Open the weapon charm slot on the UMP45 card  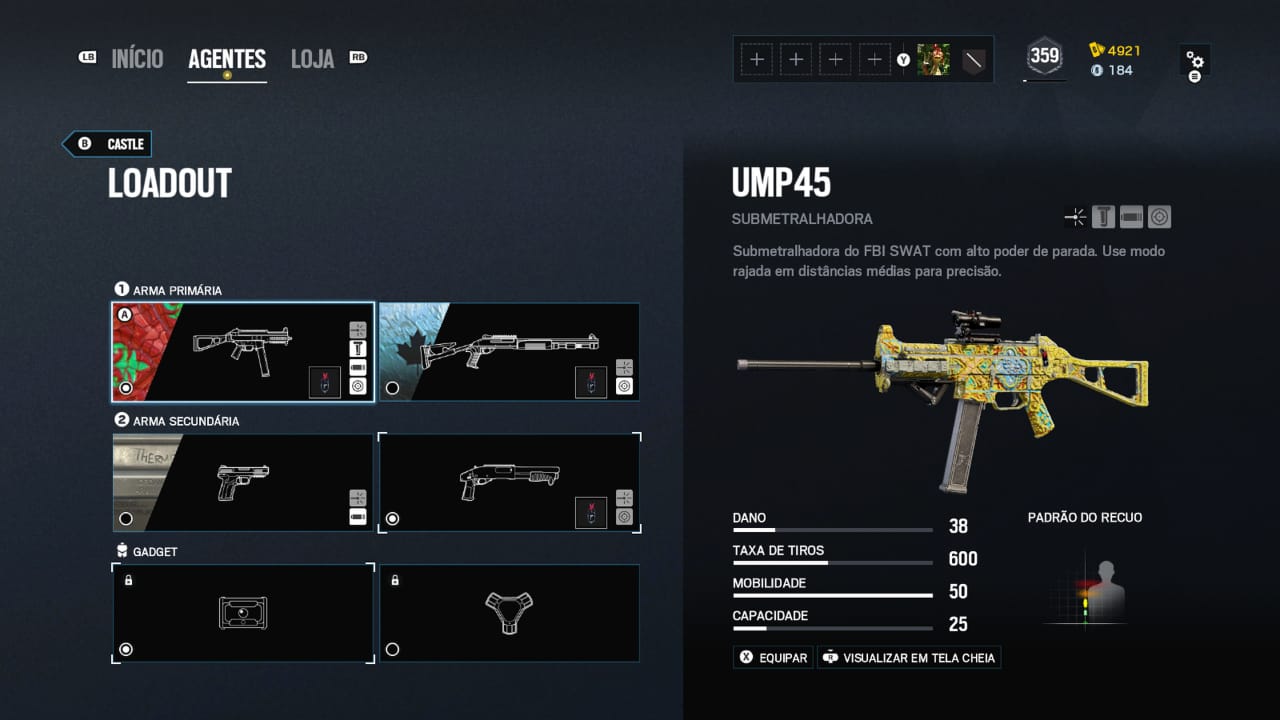pos(325,383)
